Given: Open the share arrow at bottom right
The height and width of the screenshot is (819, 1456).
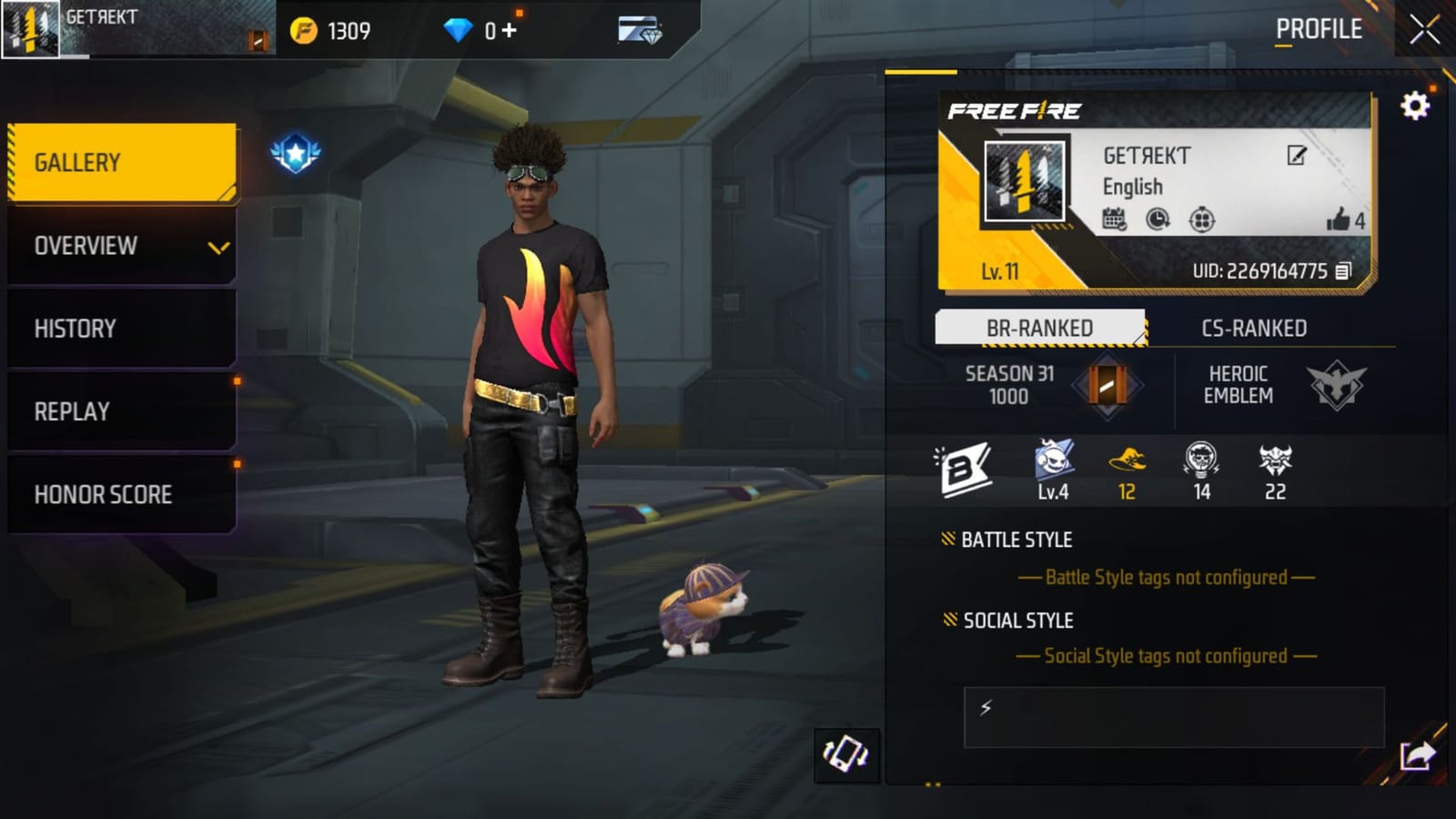Looking at the screenshot, I should point(1416,753).
